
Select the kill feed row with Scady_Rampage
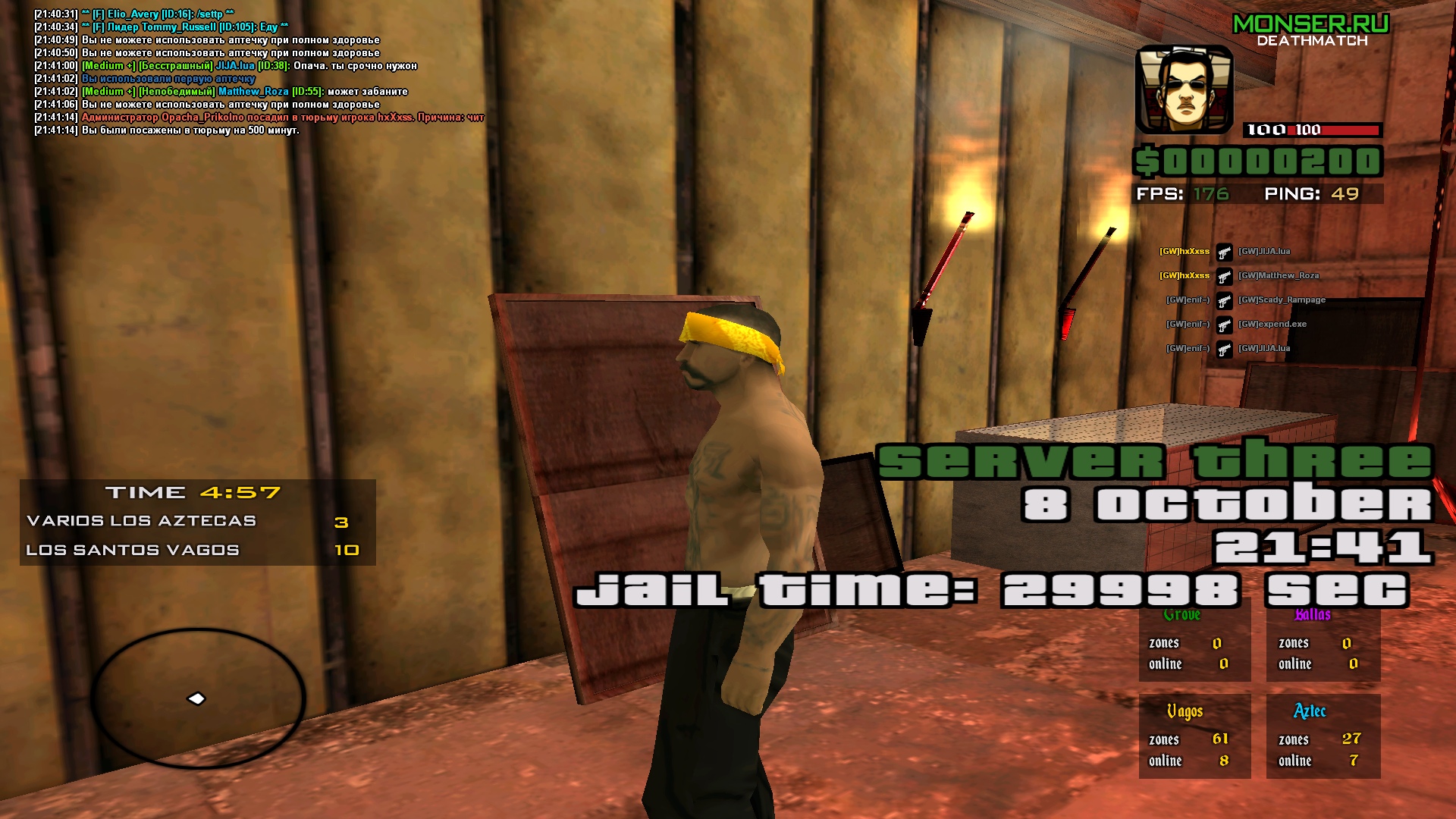pyautogui.click(x=1245, y=300)
